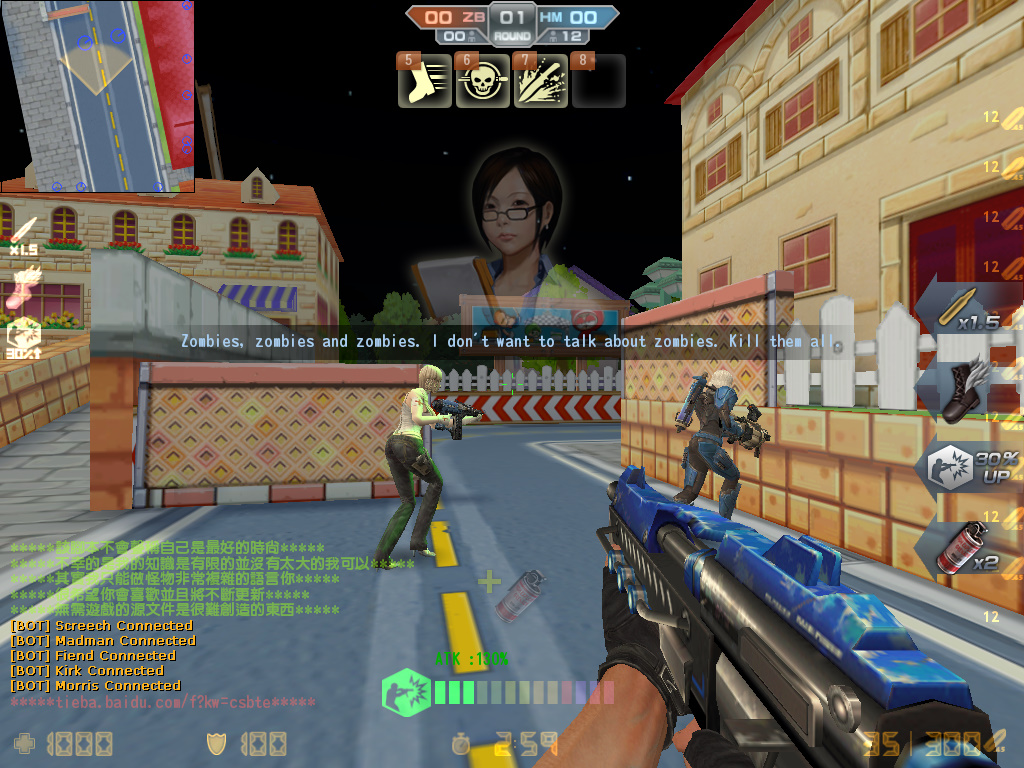Pick the 30% UP damage item panel
Viewport: 1024px width, 768px height.
(966, 468)
